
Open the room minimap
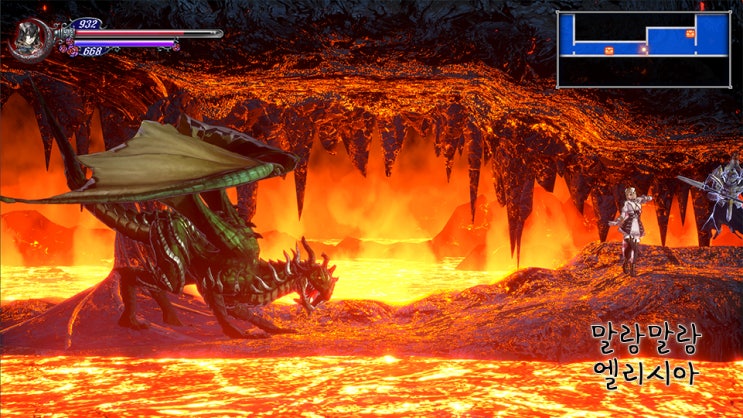(643, 49)
